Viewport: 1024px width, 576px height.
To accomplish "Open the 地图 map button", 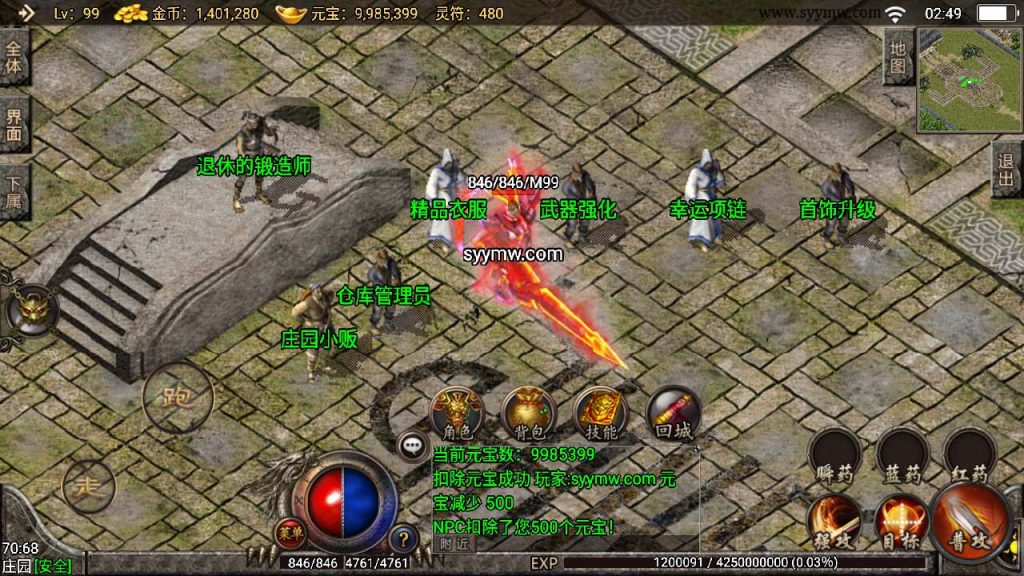I will point(898,56).
